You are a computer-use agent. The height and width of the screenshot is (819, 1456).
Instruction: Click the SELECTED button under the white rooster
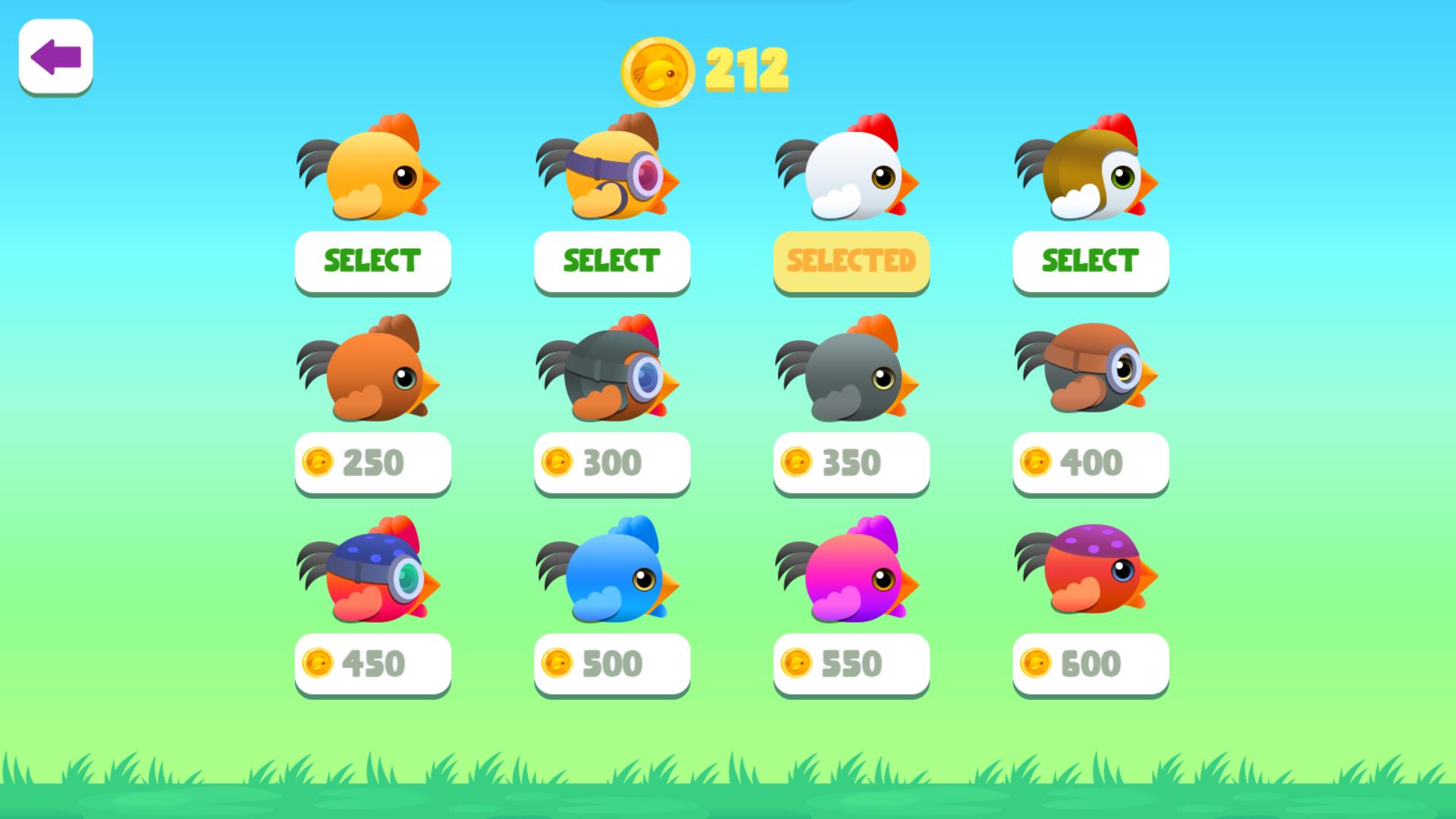coord(850,262)
